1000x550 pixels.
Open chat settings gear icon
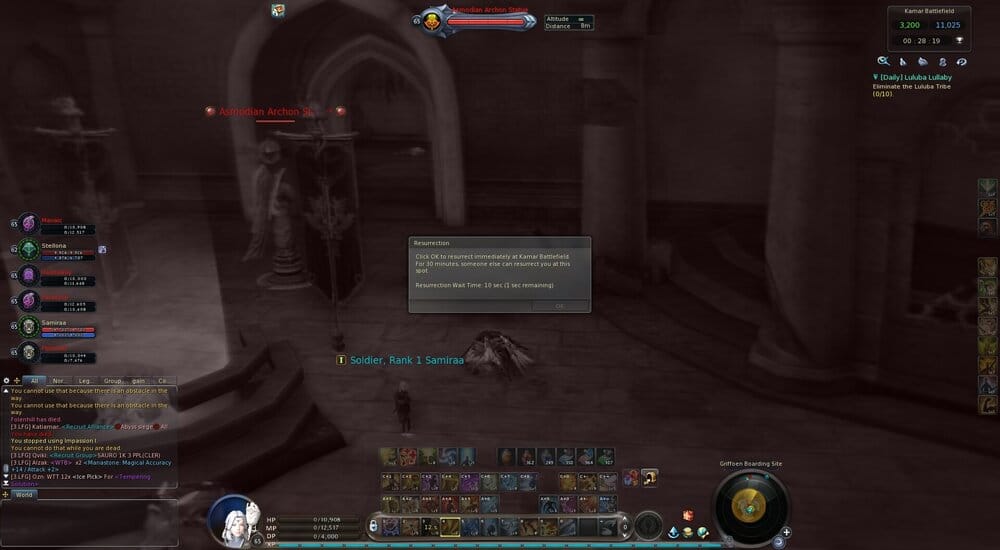click(6, 380)
